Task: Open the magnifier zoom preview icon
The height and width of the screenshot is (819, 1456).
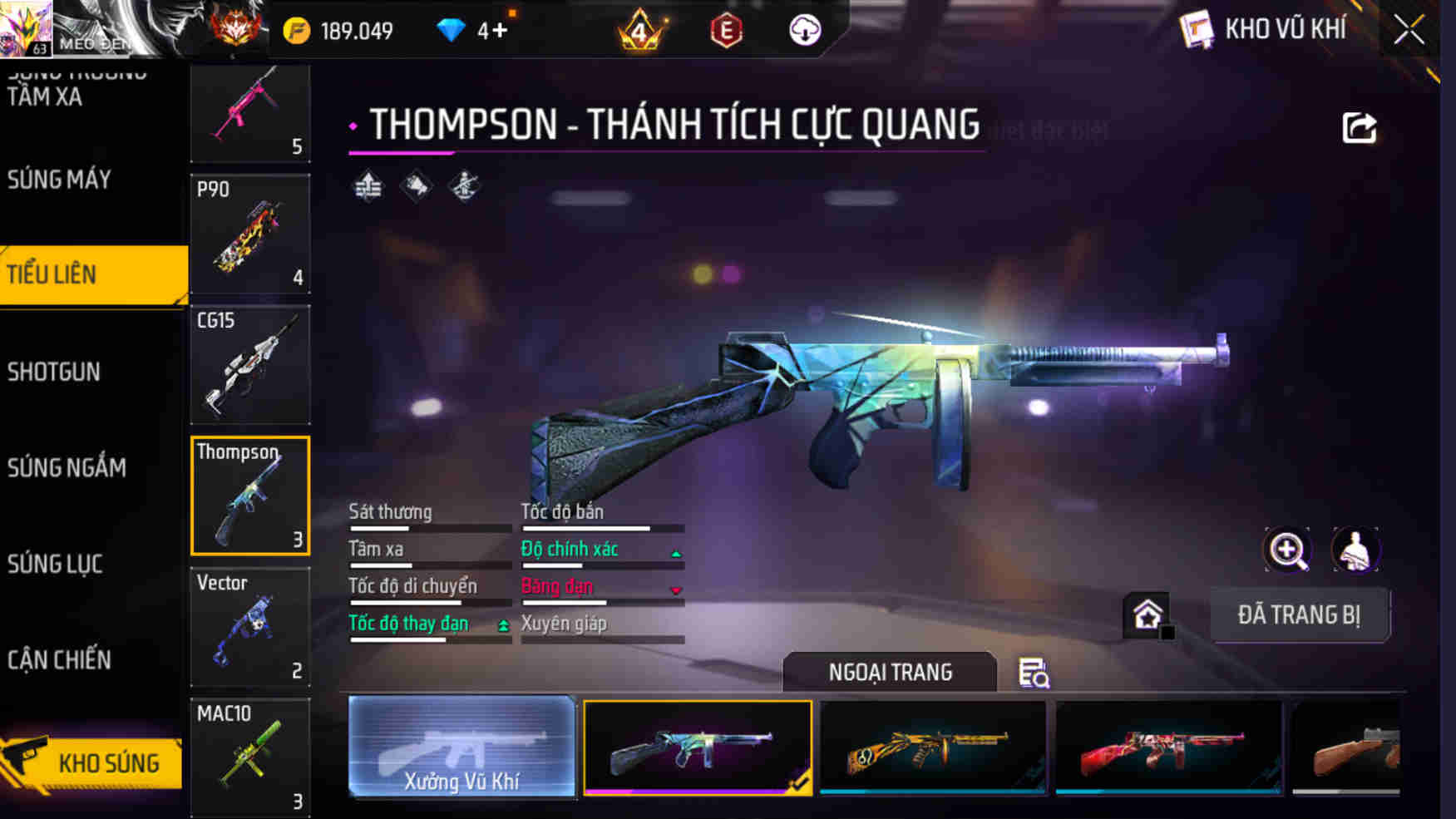Action: [x=1286, y=550]
